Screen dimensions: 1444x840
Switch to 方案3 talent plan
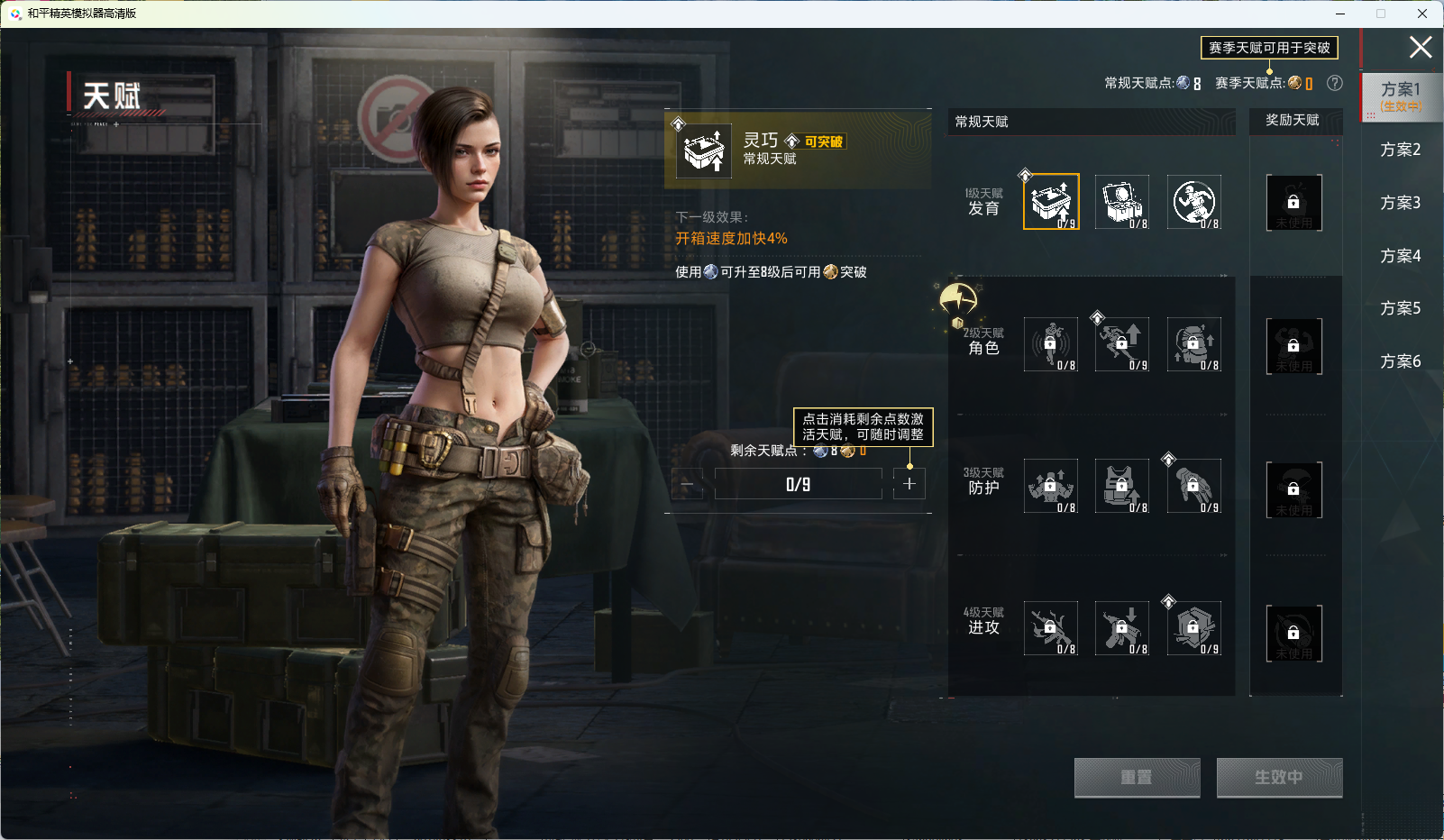coord(1400,203)
